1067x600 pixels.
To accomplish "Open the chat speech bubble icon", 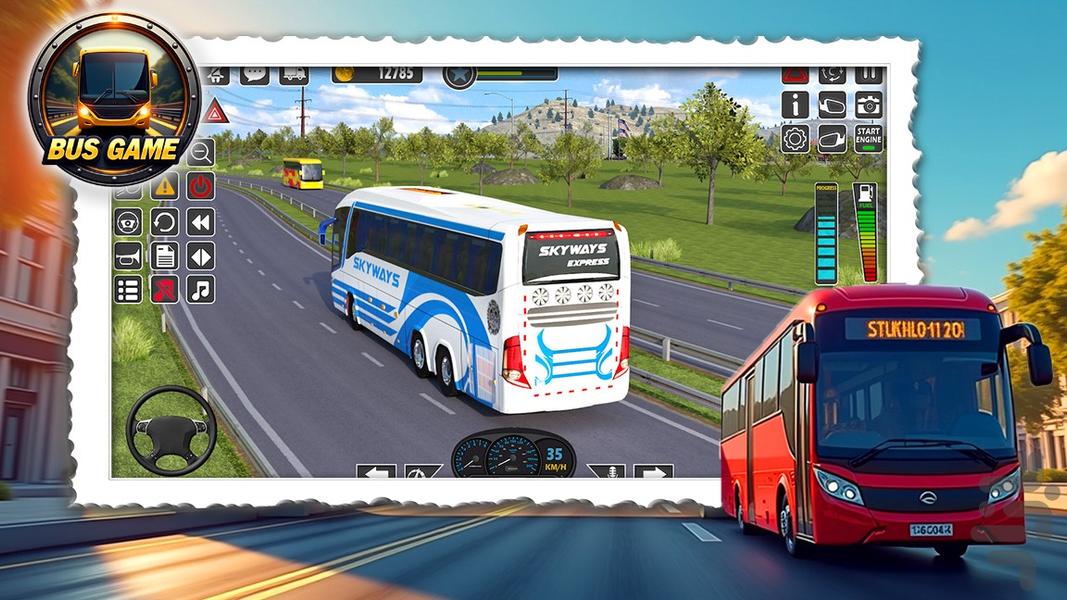I will click(254, 75).
